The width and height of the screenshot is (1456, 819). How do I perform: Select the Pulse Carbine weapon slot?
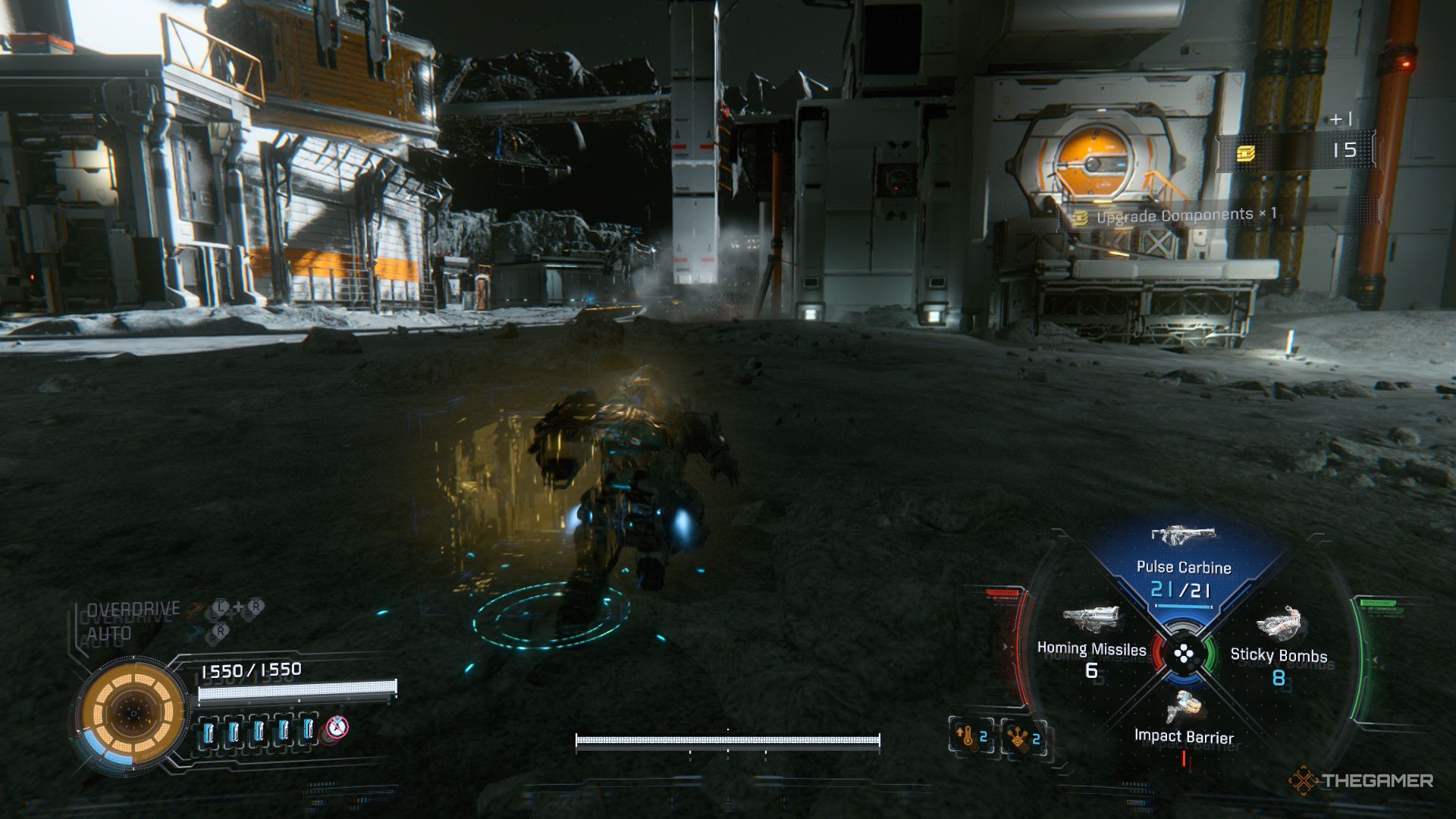pos(1183,566)
